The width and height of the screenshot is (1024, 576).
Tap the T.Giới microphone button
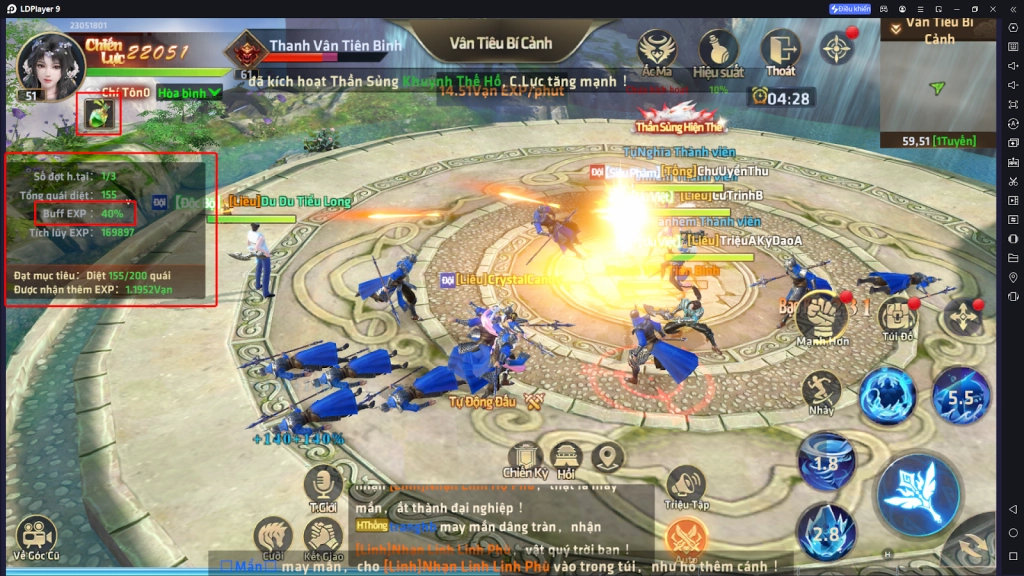(322, 487)
